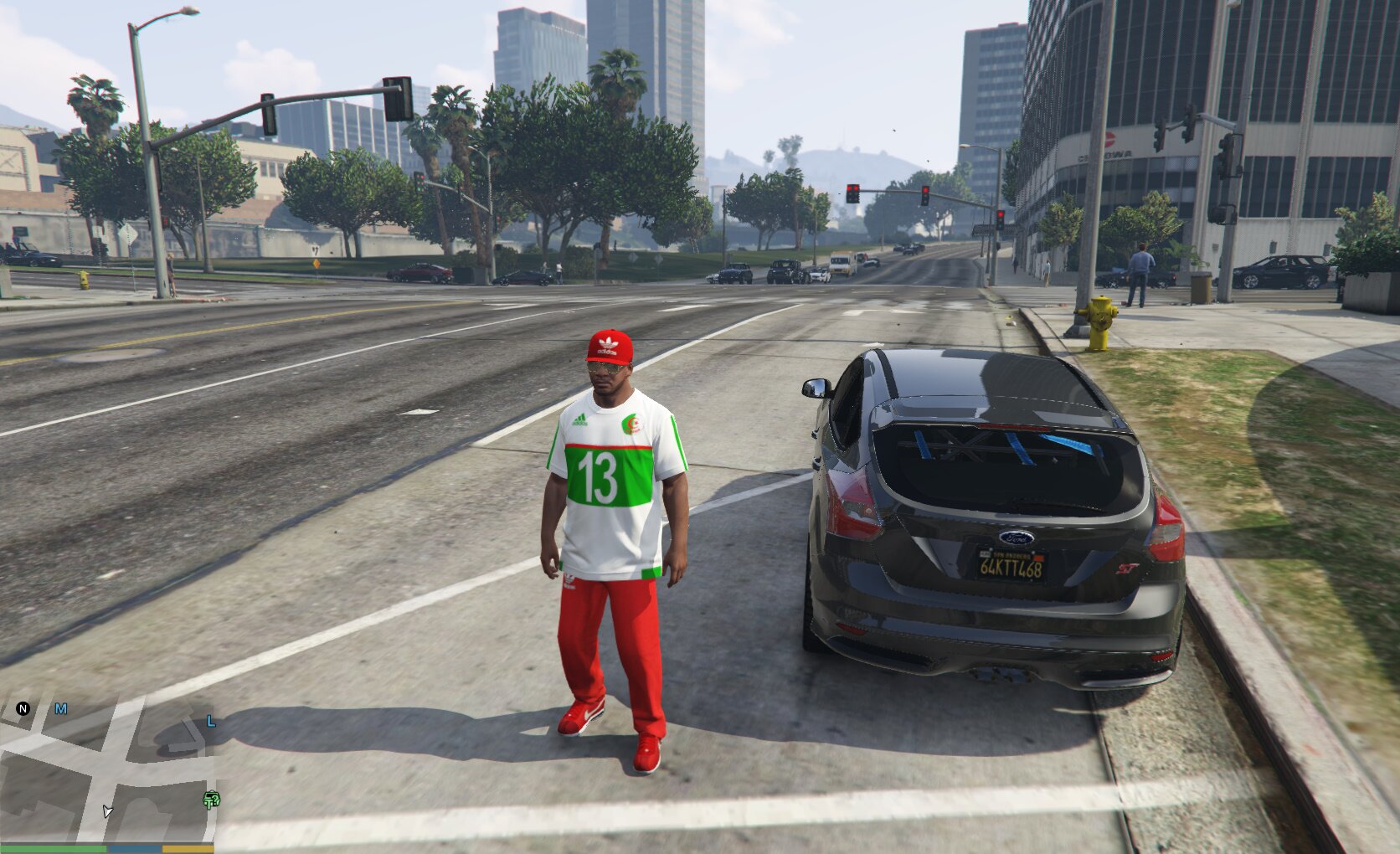Click the blue M mission marker on minimap

tap(61, 708)
